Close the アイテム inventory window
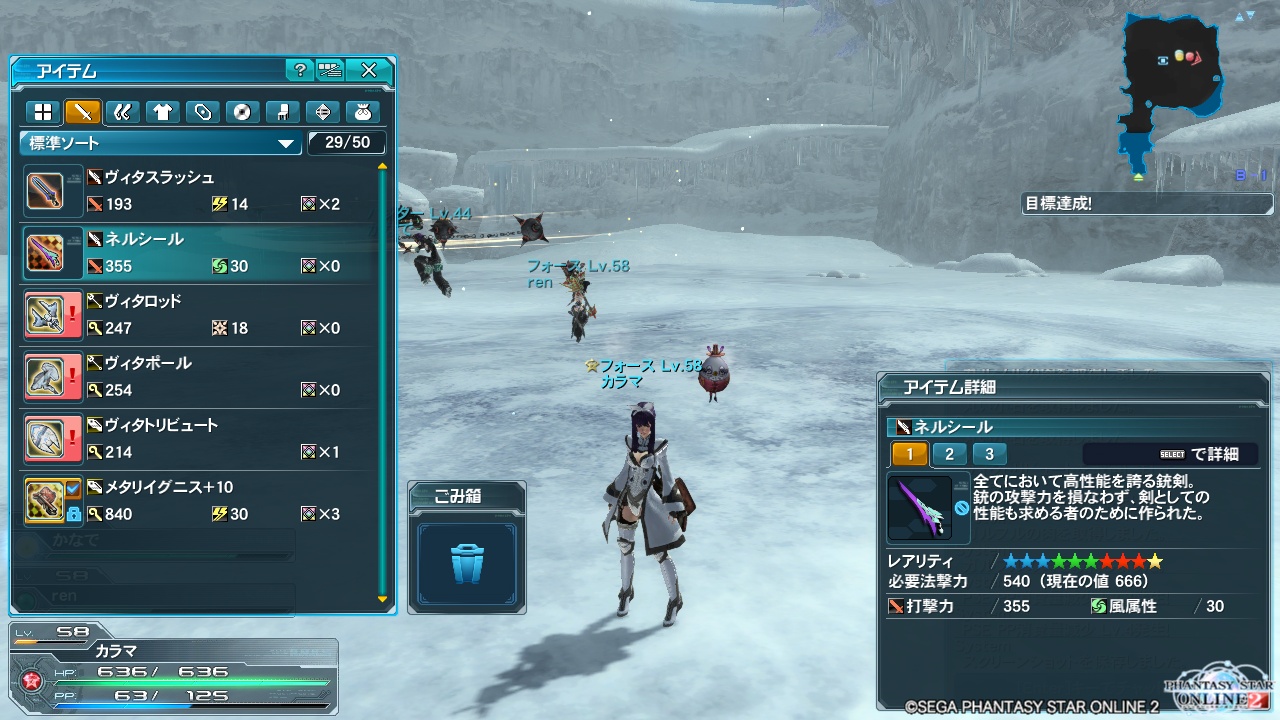1280x720 pixels. 369,70
